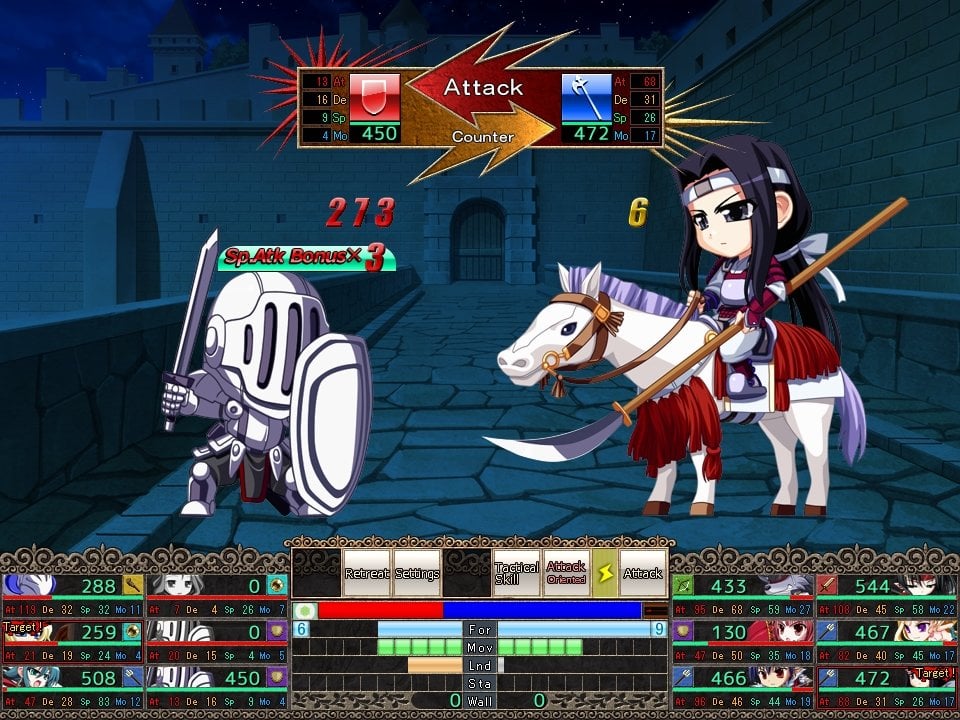Toggle the Attack Oriented stance

tap(566, 573)
